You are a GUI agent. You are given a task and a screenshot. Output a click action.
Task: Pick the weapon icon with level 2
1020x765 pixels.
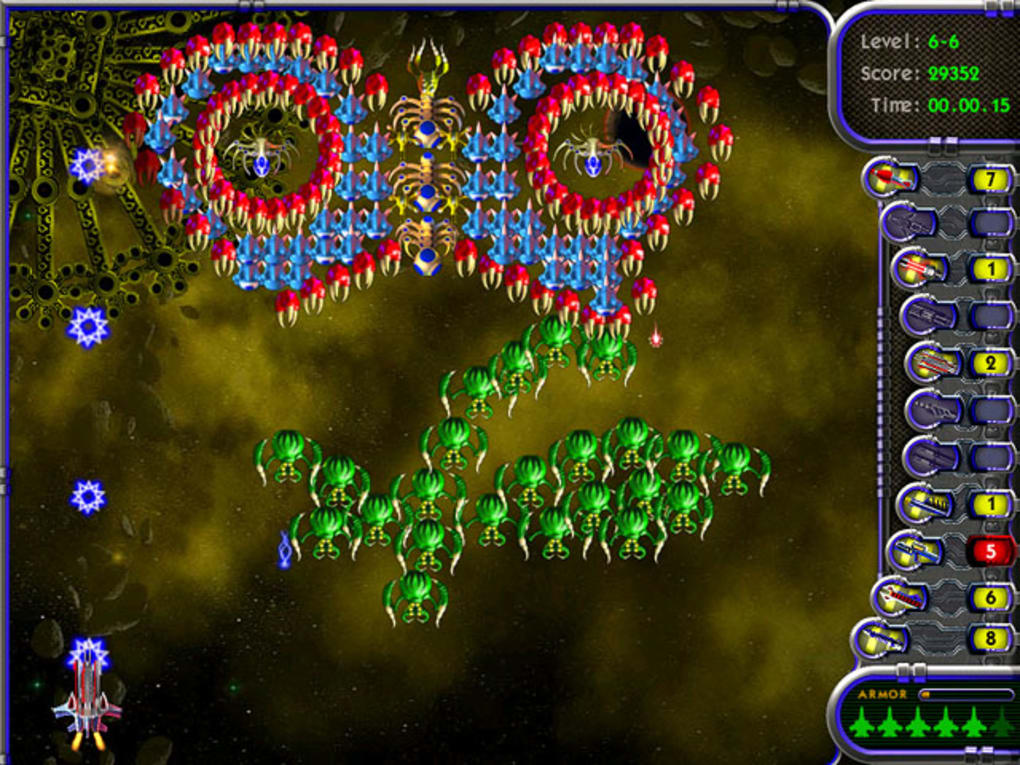point(932,362)
